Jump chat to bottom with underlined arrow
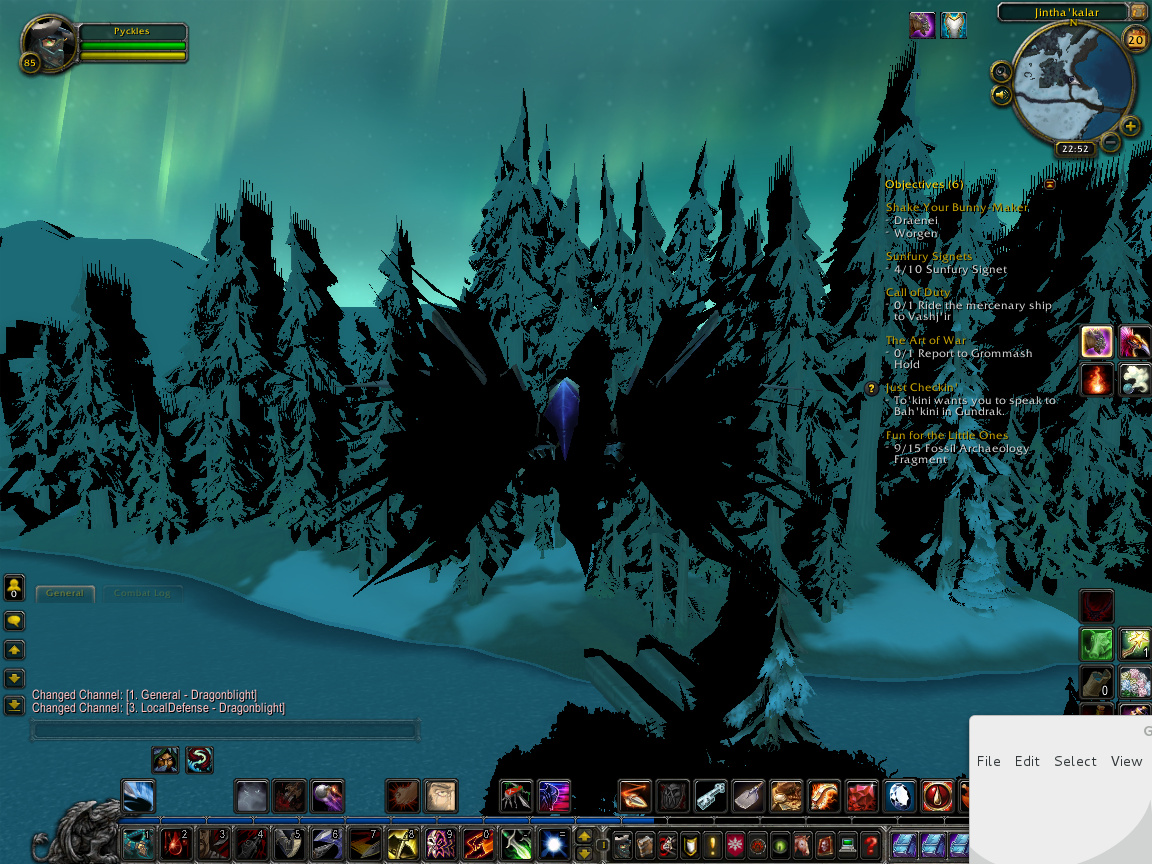The height and width of the screenshot is (864, 1152). [x=14, y=705]
